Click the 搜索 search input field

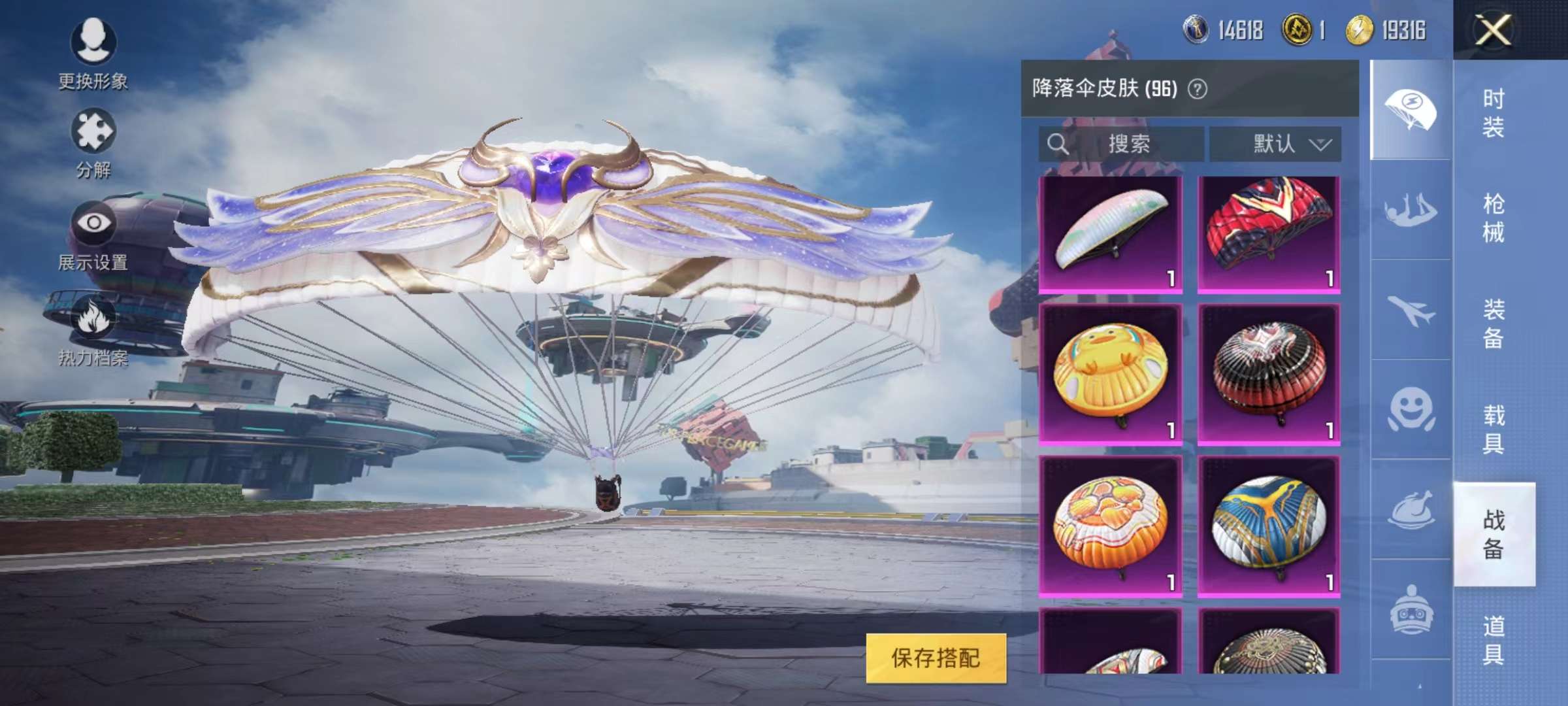coord(1130,145)
